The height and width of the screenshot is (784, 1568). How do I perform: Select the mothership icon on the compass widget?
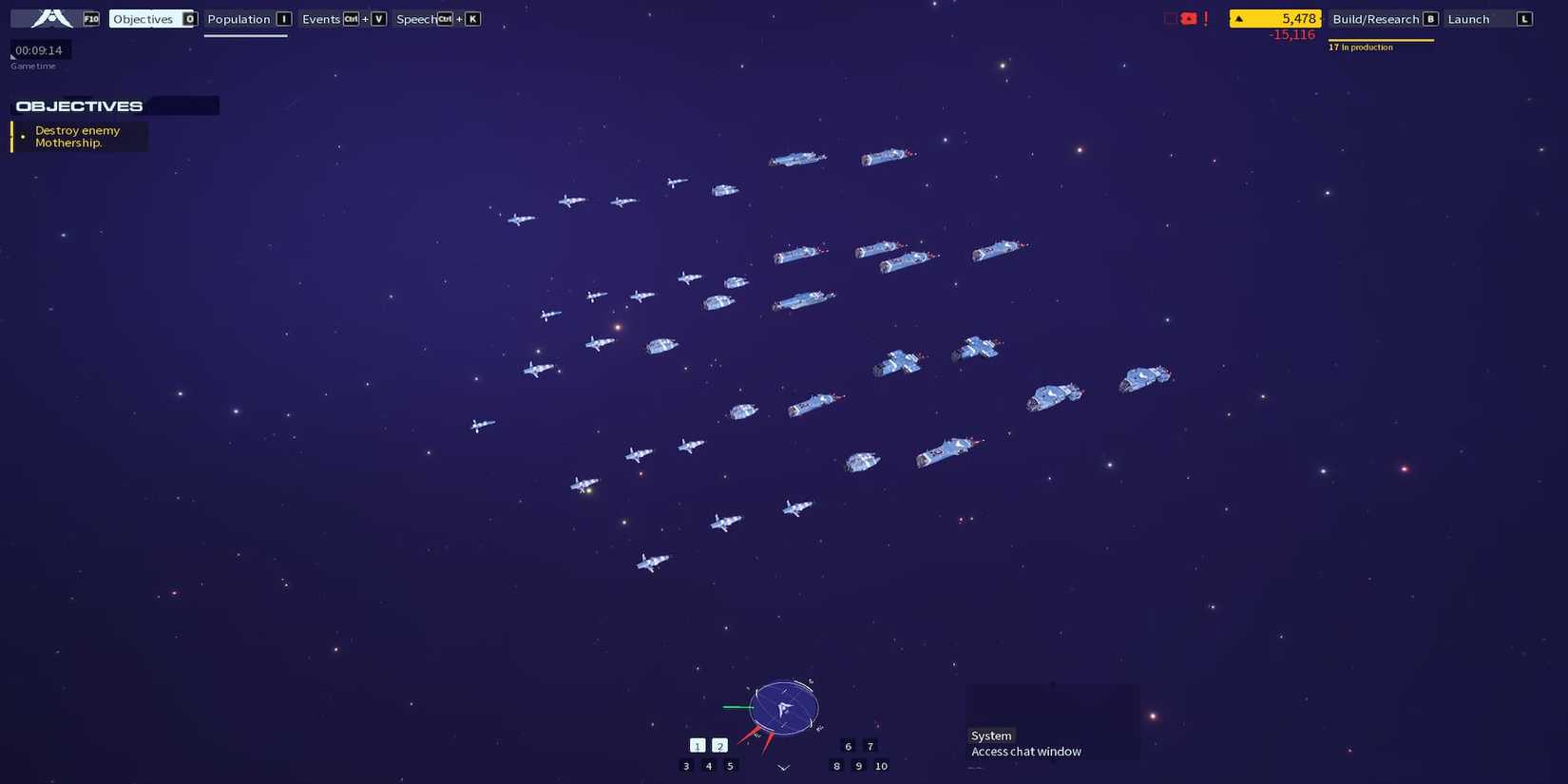click(x=783, y=707)
